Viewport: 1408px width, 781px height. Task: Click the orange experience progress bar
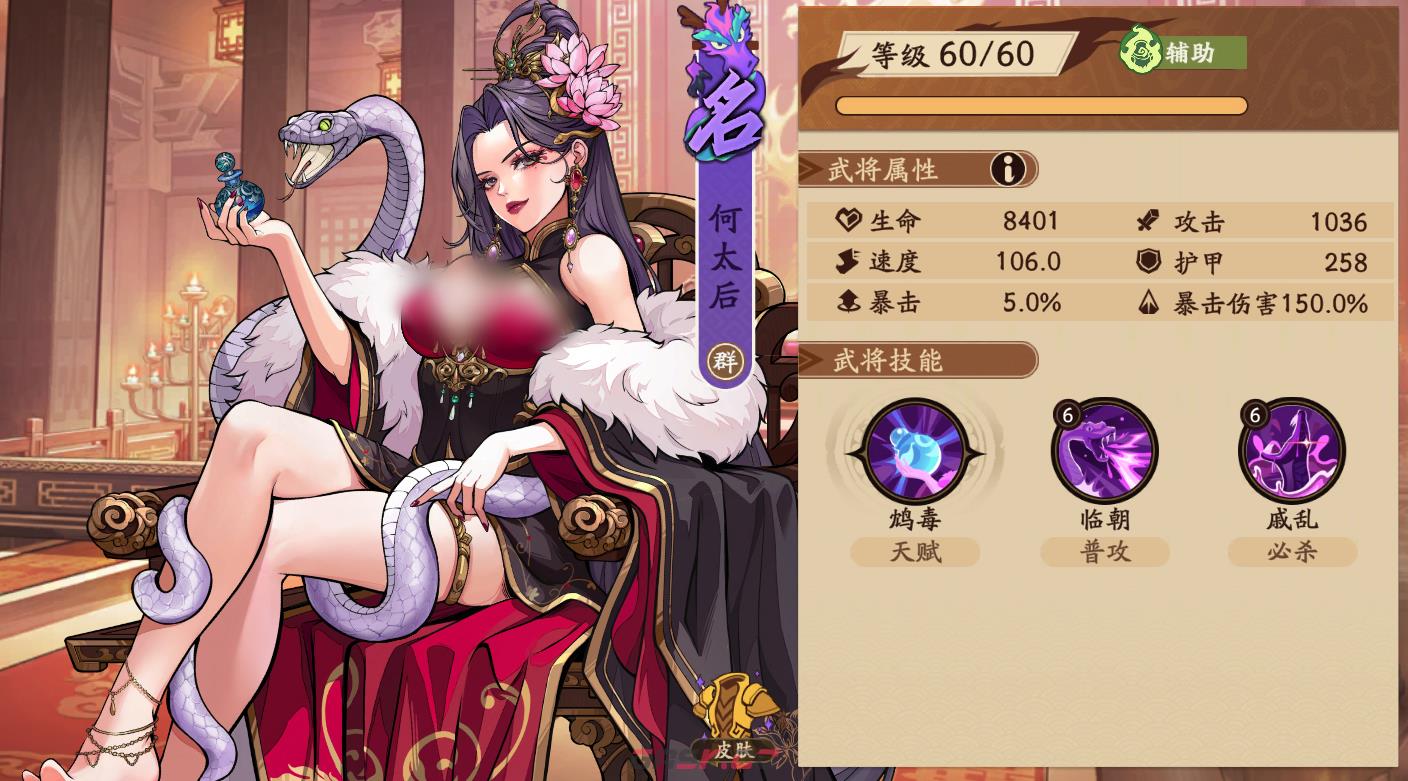coord(1040,103)
